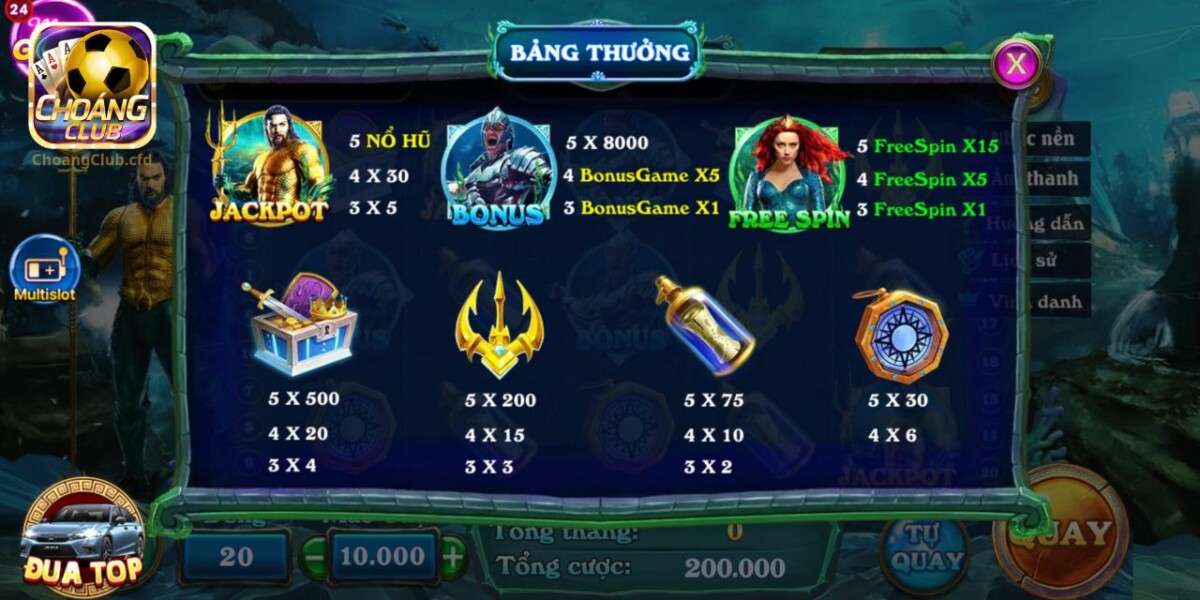Close the Bảng Thưởng paytable window
1200x600 pixels.
[x=1016, y=64]
